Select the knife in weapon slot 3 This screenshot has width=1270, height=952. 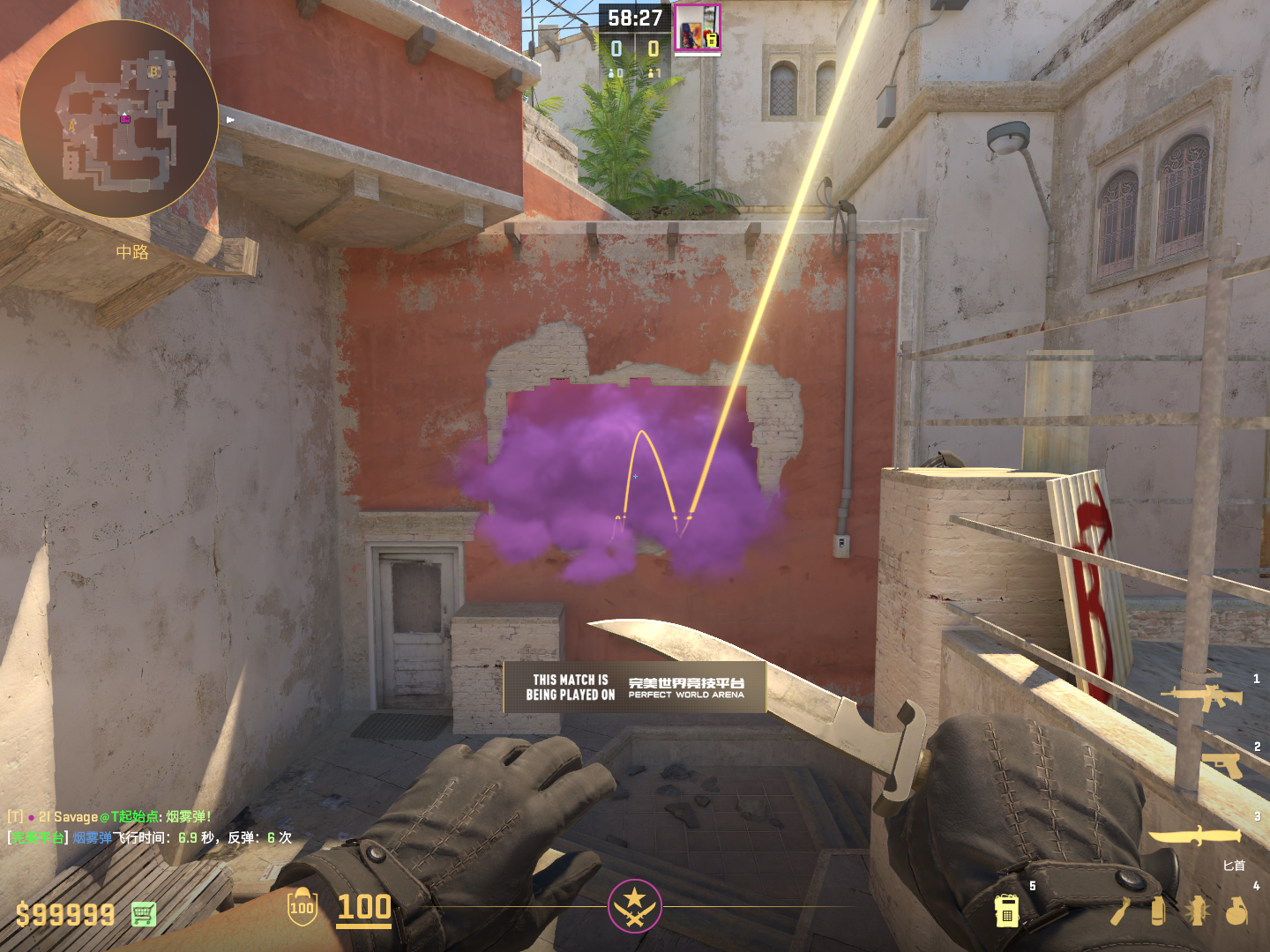[1194, 836]
